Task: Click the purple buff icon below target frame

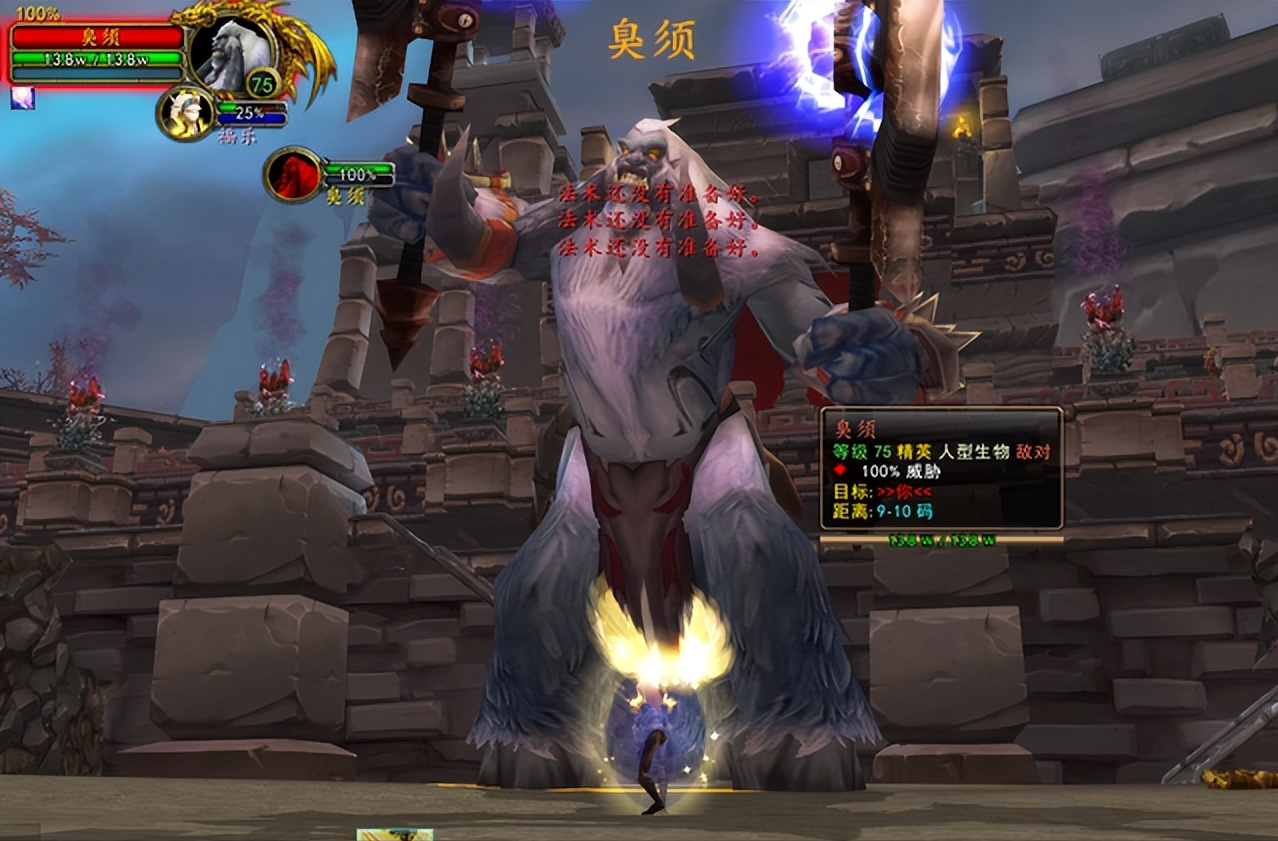Action: click(22, 97)
